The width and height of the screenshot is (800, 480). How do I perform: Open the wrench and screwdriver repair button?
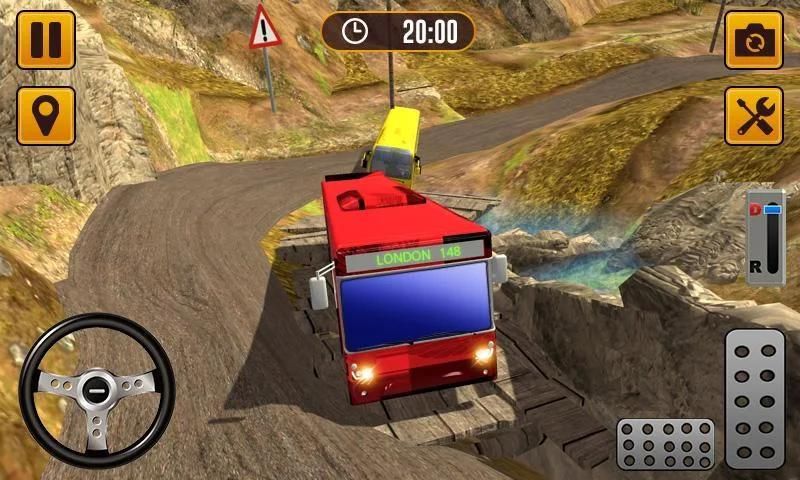[753, 115]
